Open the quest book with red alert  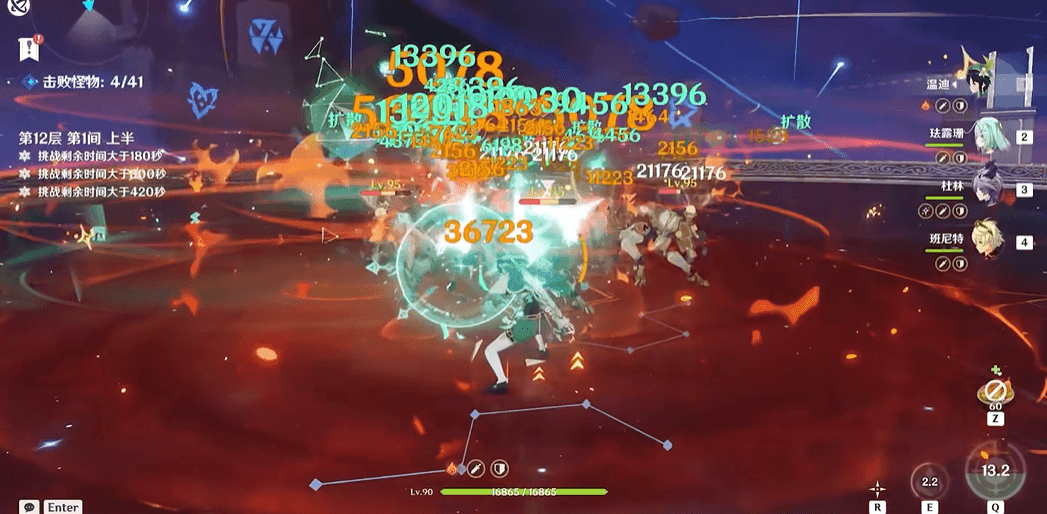click(x=27, y=46)
